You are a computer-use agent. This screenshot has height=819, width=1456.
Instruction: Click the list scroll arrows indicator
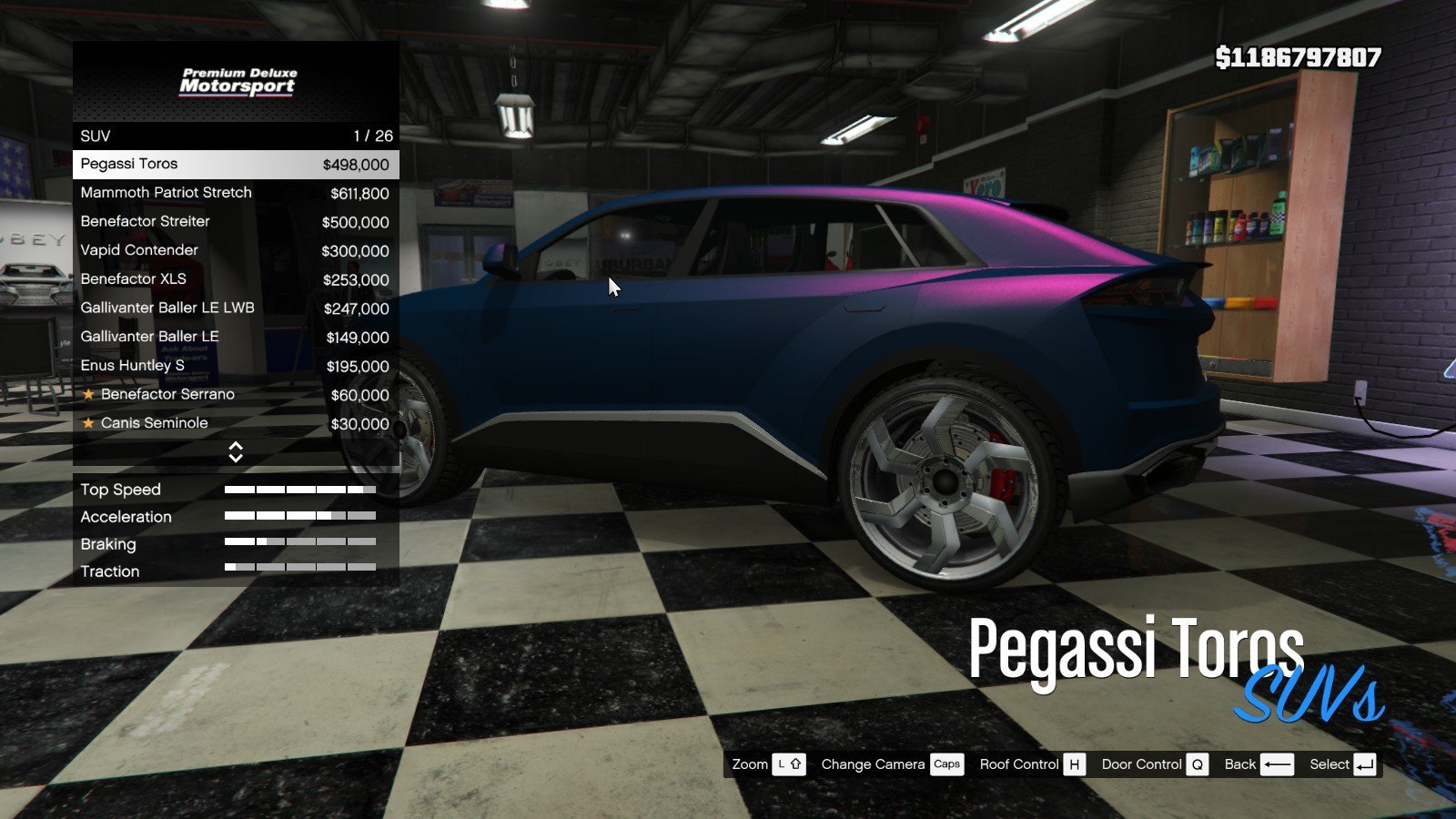coord(236,452)
